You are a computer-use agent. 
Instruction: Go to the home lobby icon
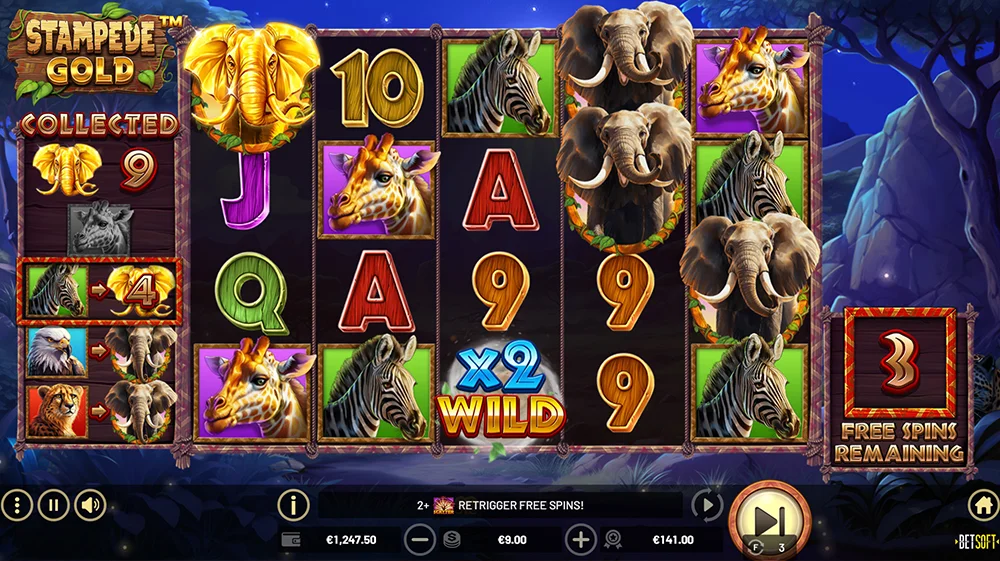pyautogui.click(x=982, y=505)
